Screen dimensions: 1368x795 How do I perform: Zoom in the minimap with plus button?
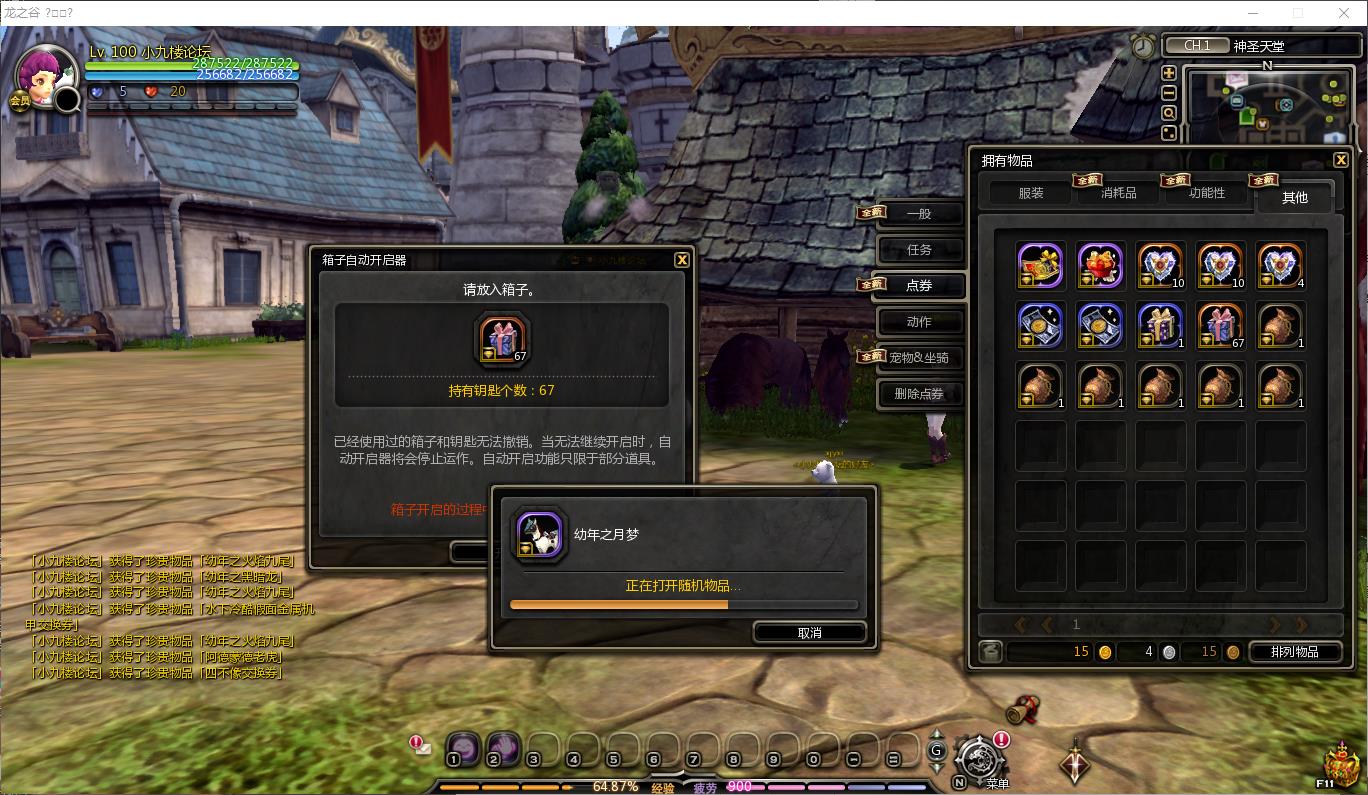[1168, 73]
